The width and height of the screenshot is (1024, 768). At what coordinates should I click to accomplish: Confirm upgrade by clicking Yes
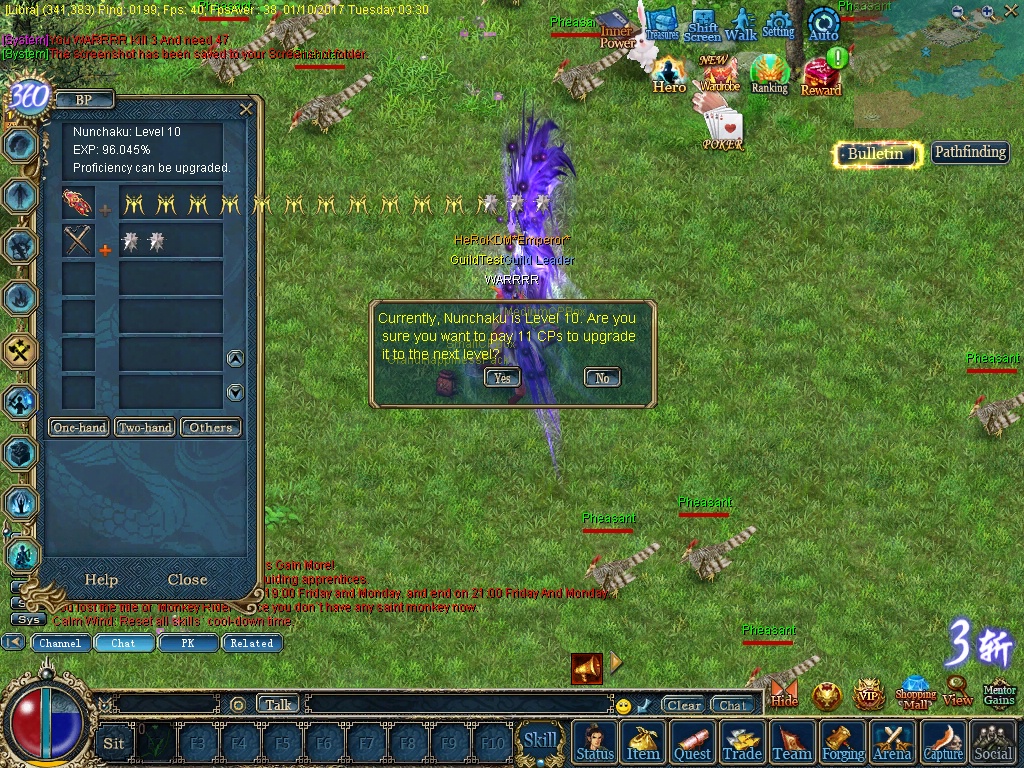click(x=502, y=377)
